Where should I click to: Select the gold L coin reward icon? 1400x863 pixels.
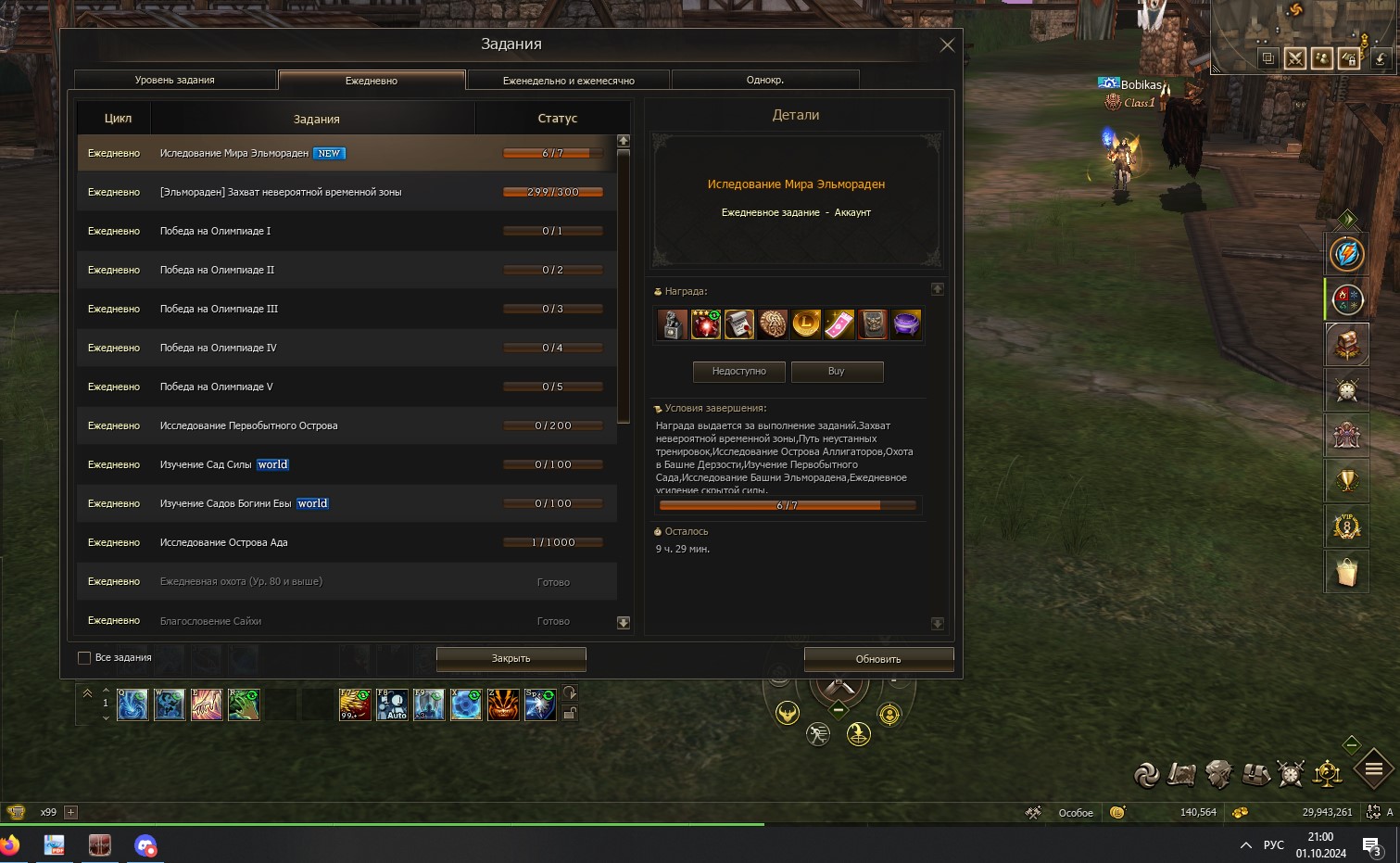(x=806, y=324)
